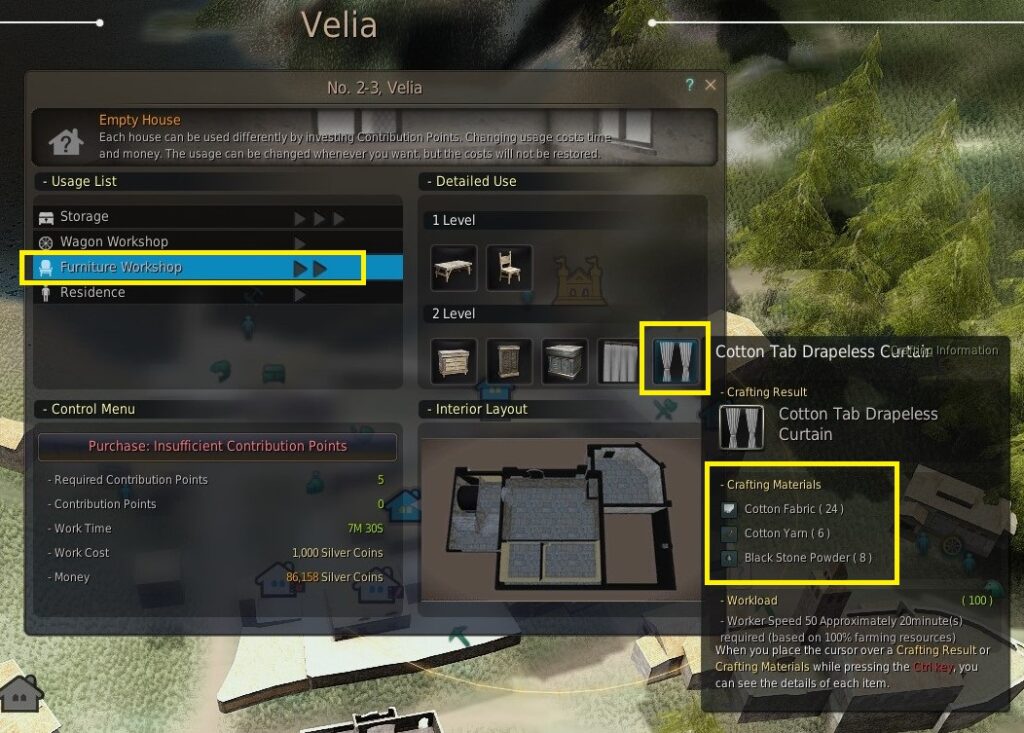
Task: Choose the chest of drawers recipe icon
Action: pos(454,361)
